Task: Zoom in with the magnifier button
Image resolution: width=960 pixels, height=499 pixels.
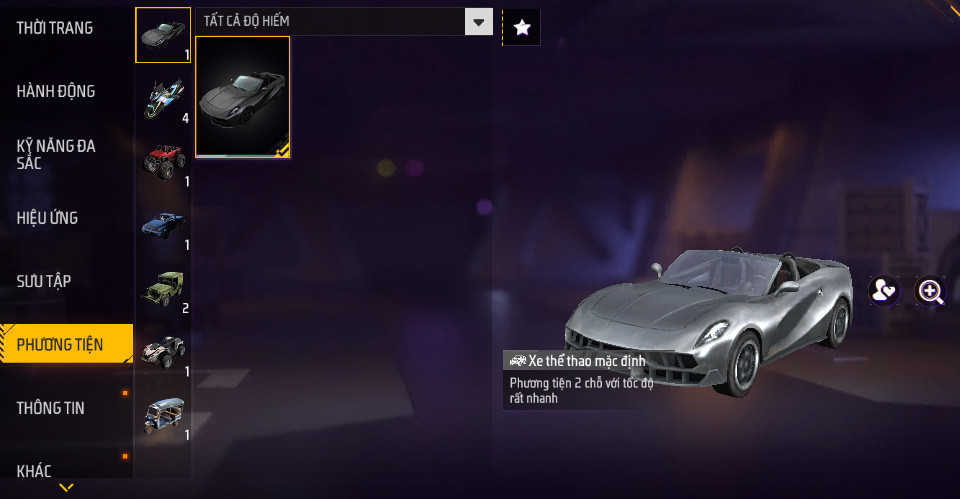Action: click(931, 291)
